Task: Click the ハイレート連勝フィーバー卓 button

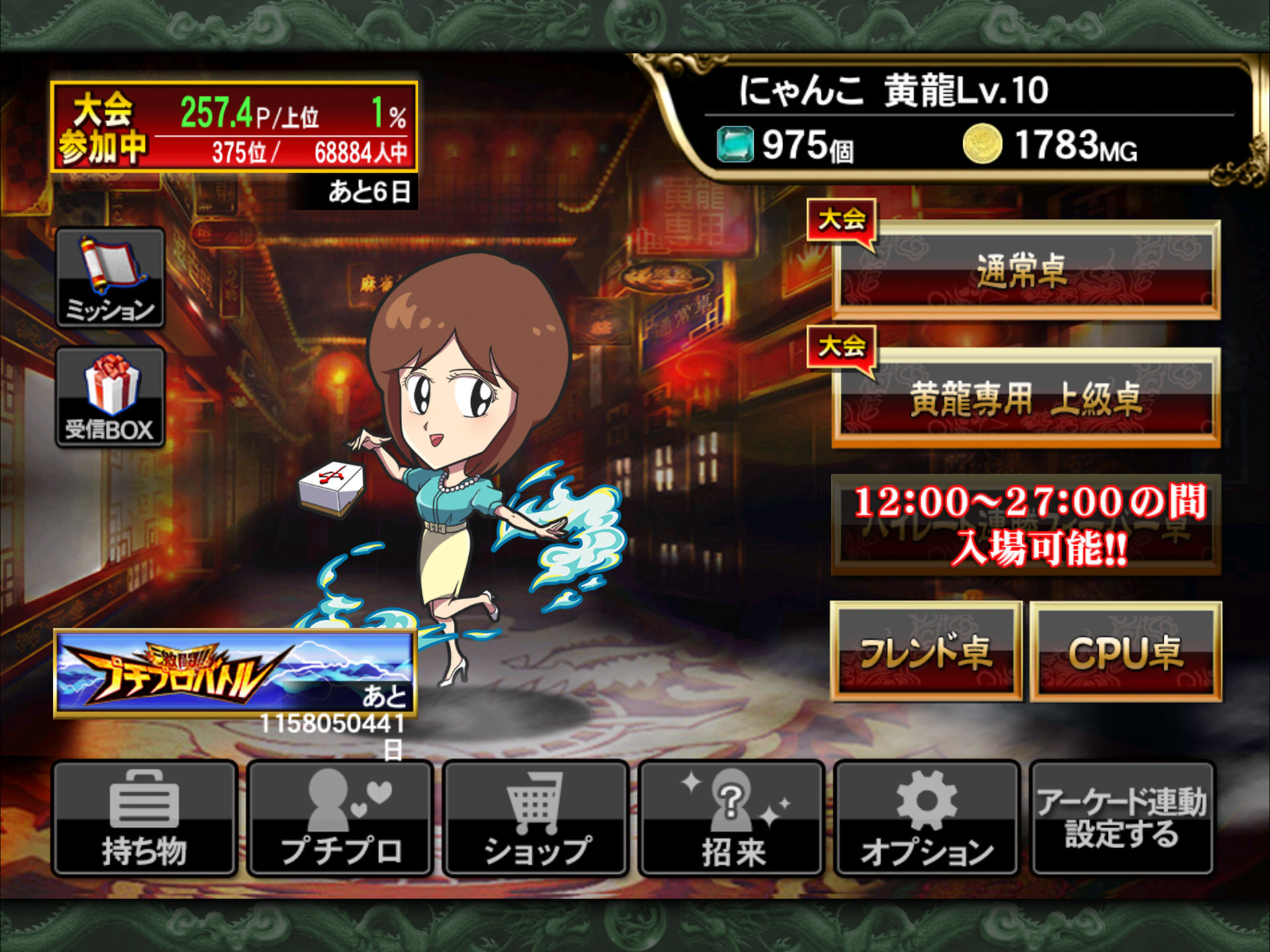Action: click(1025, 525)
